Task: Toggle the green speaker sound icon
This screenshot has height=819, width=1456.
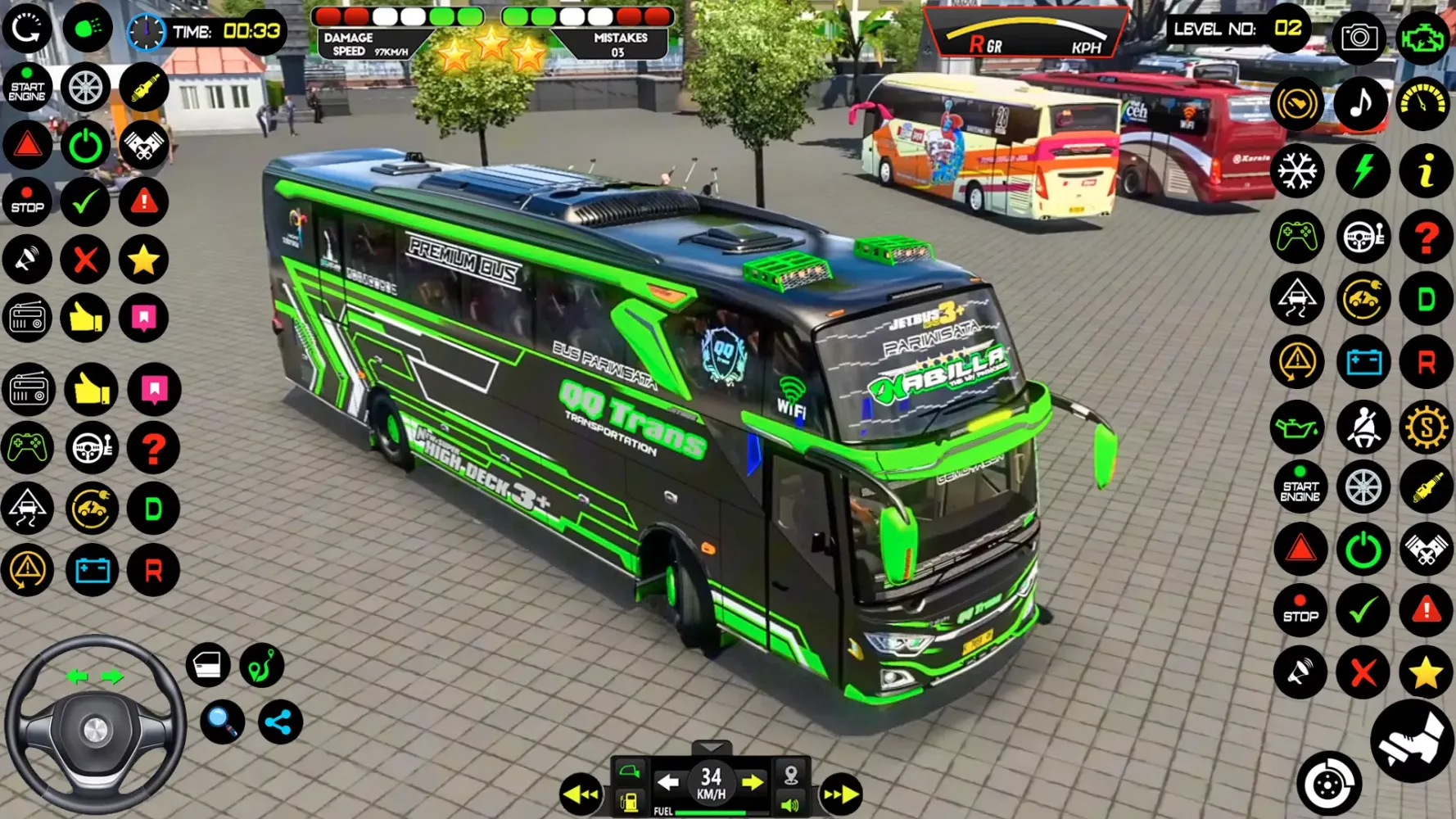Action: click(790, 804)
